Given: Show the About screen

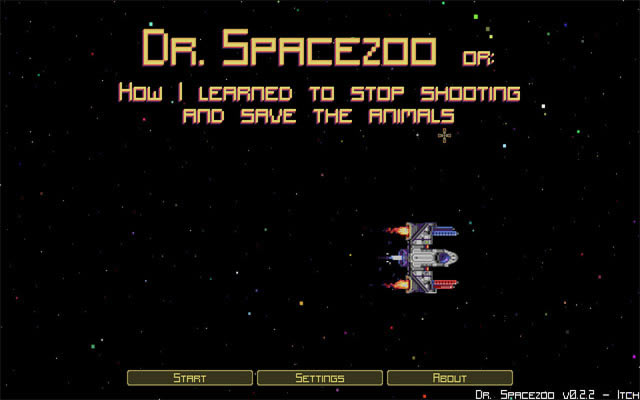Looking at the screenshot, I should click(449, 378).
